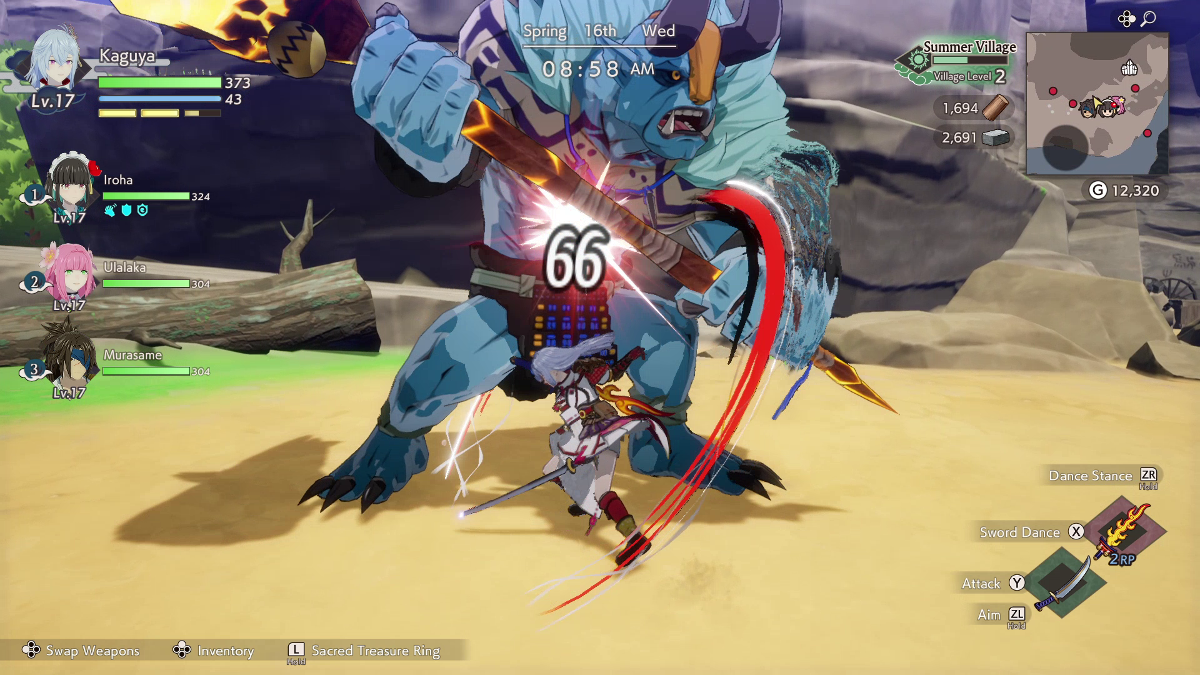This screenshot has height=675, width=1200.
Task: Click the wood lumber resource icon
Action: [997, 107]
